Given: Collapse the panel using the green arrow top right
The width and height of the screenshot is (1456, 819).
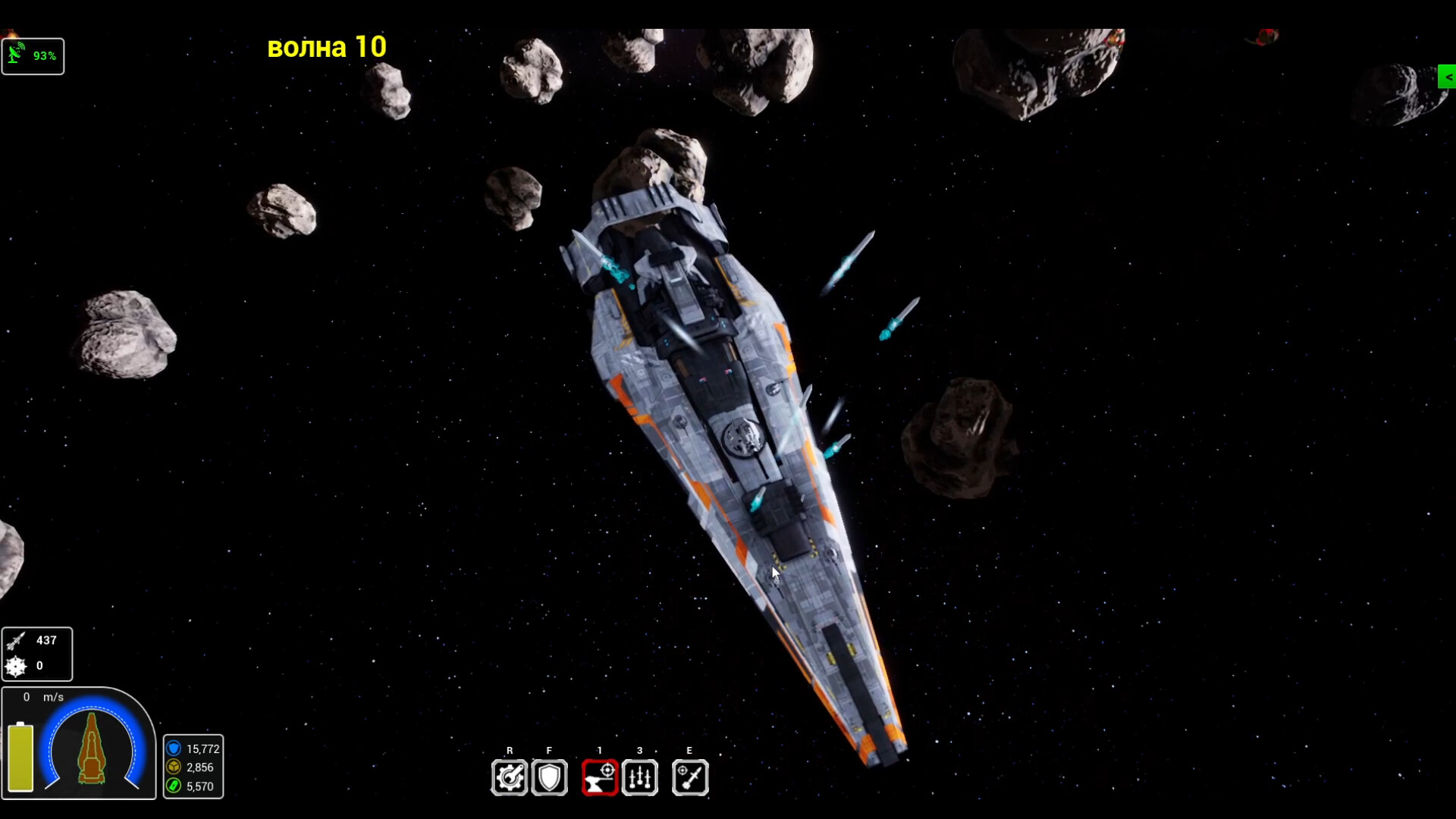Looking at the screenshot, I should click(1447, 76).
